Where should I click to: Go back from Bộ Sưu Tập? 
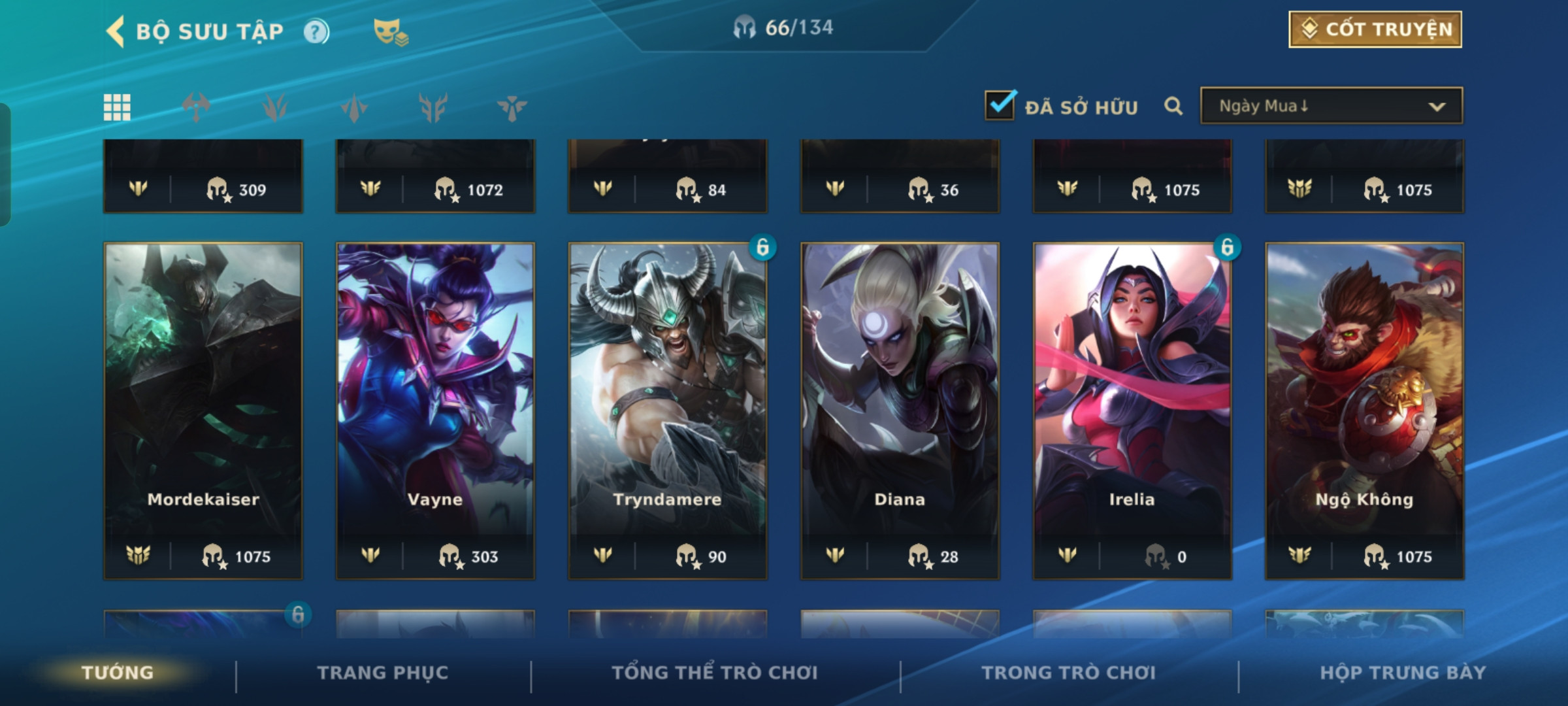click(x=116, y=31)
